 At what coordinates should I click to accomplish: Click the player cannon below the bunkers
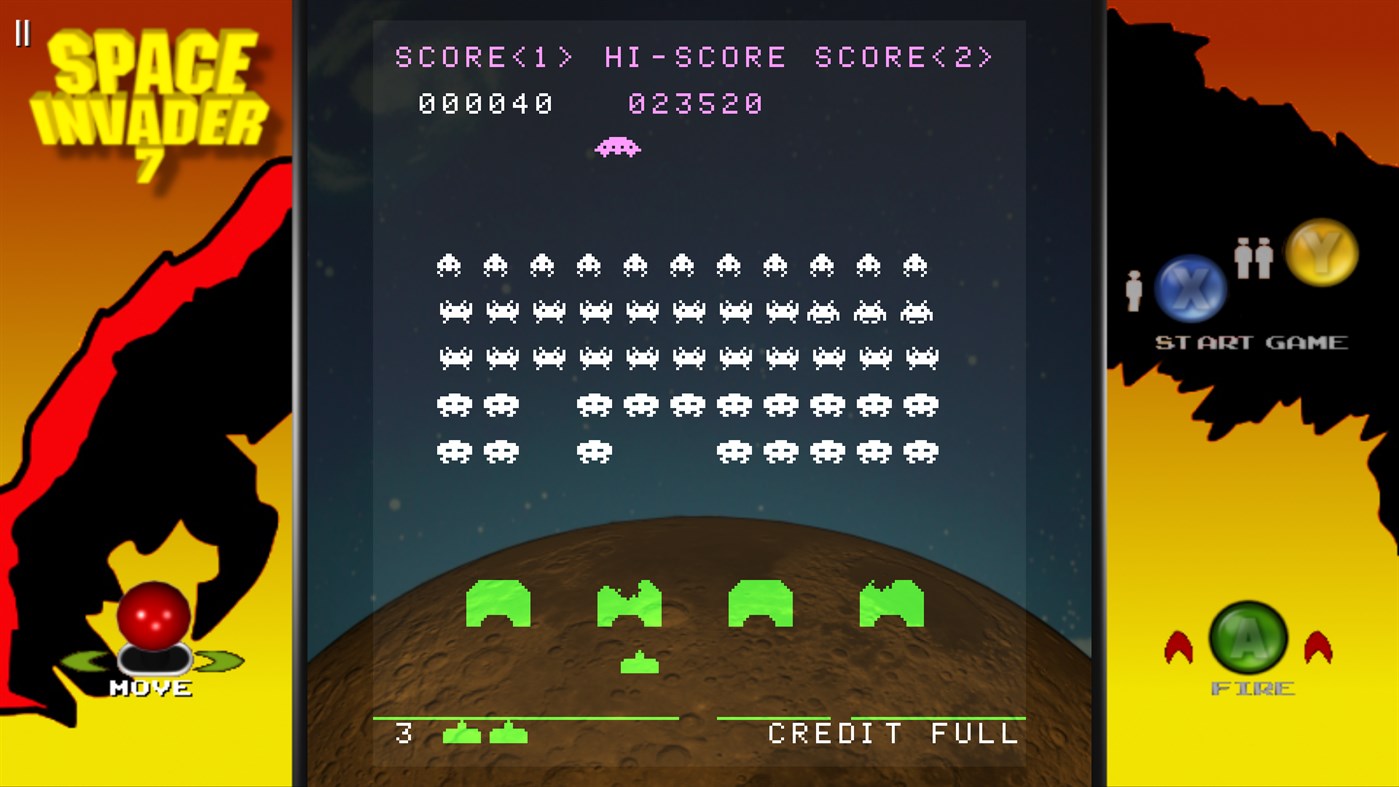(638, 661)
